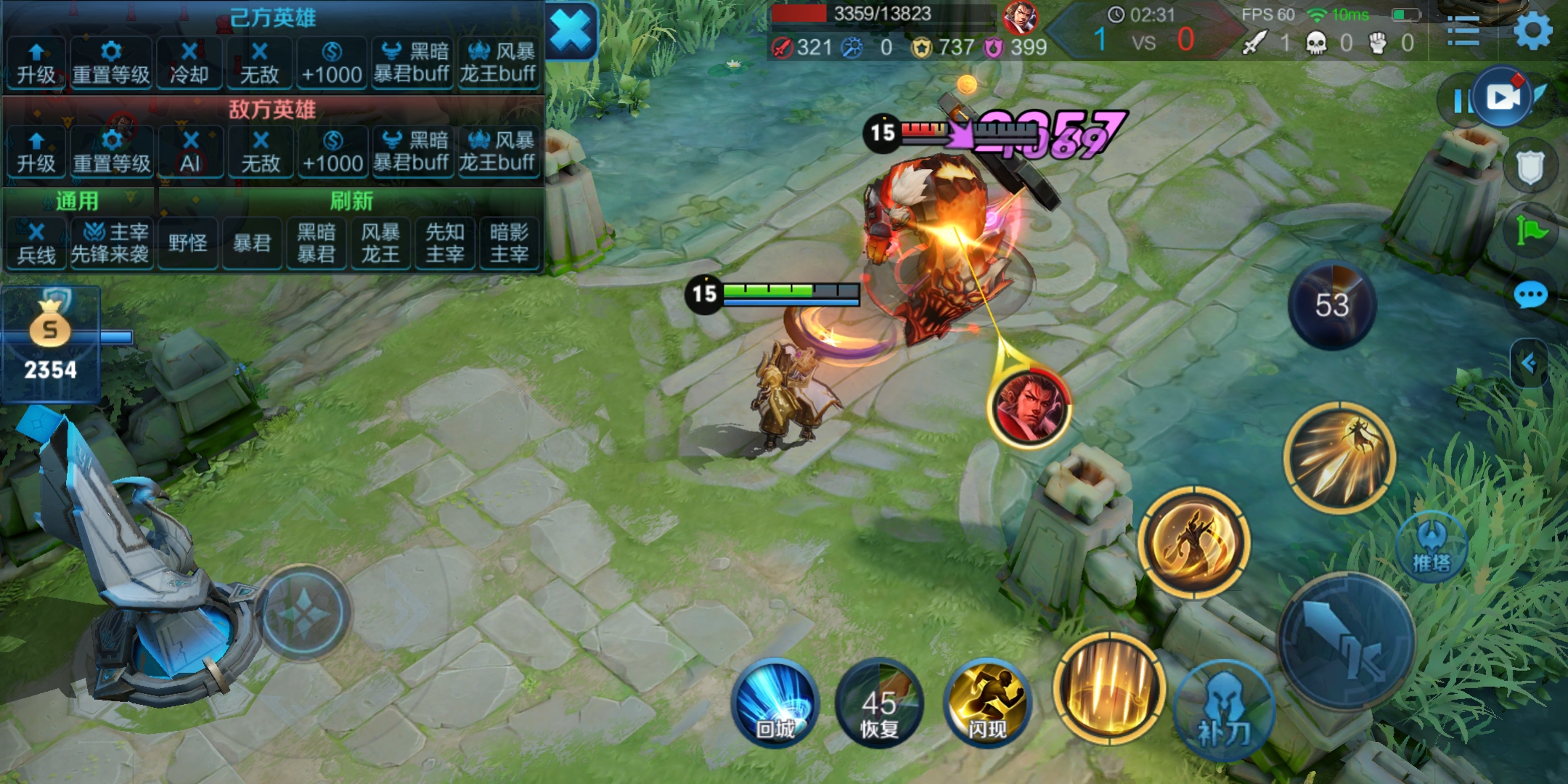Open the settings gear menu
The height and width of the screenshot is (784, 1568).
coord(1533,32)
